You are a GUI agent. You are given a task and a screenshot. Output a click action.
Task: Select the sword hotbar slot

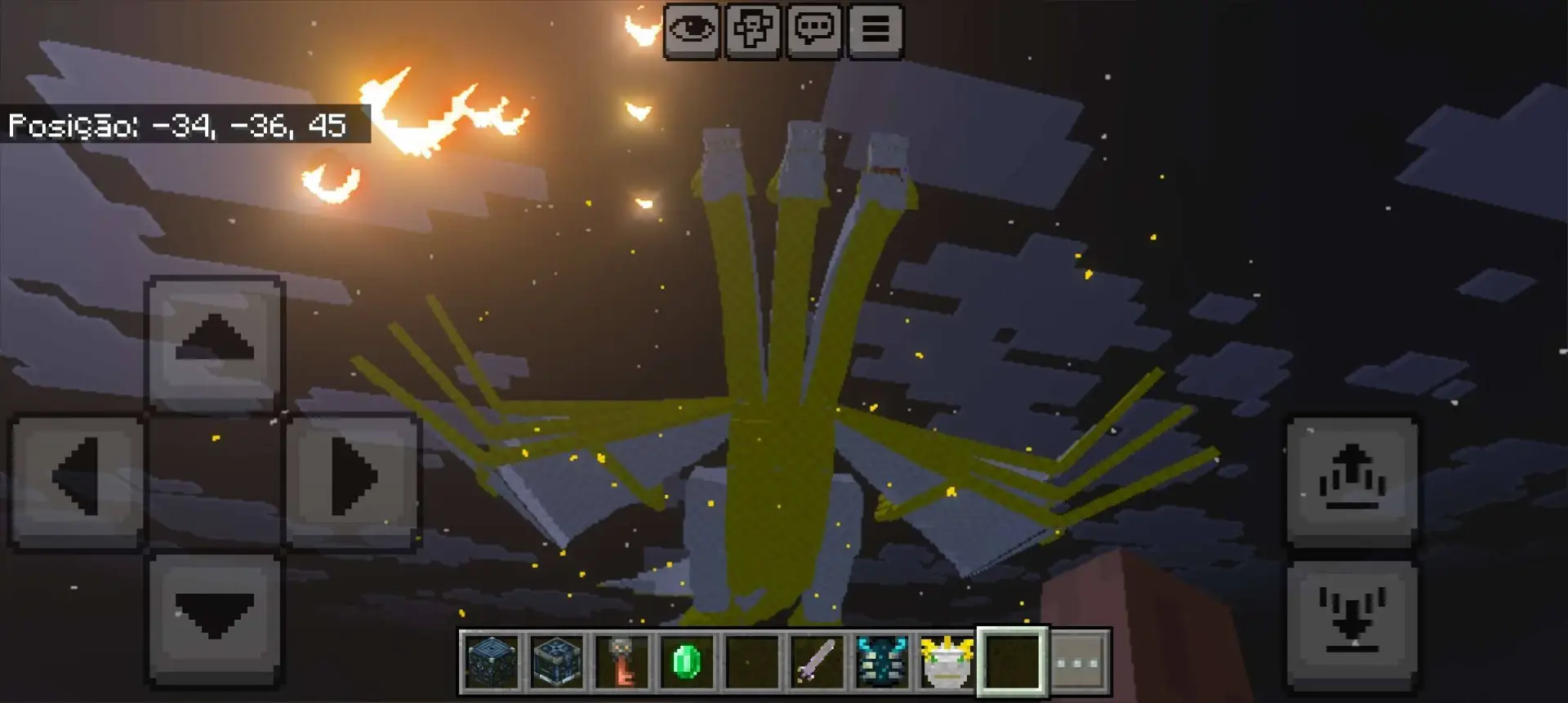point(817,662)
